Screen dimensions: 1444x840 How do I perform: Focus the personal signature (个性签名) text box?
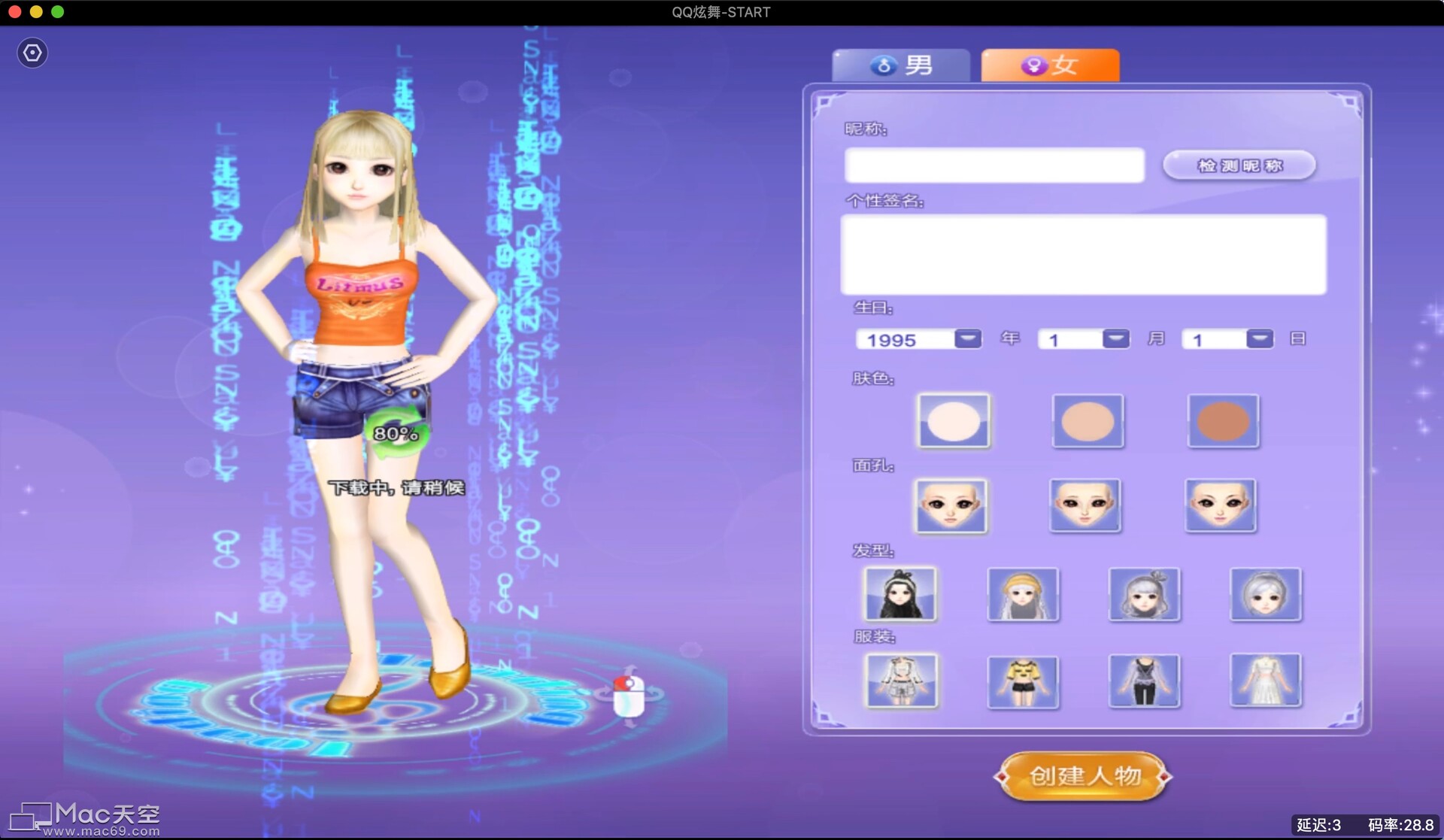tap(1083, 254)
